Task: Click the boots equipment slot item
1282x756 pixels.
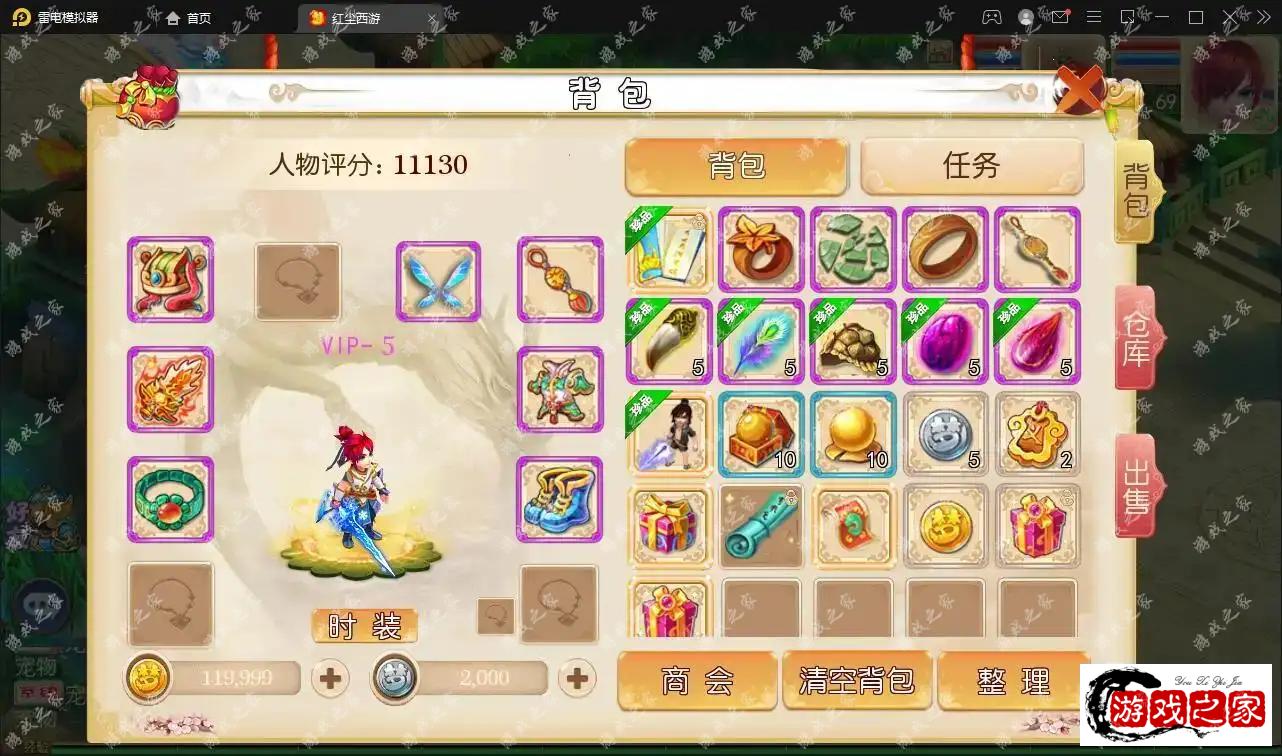Action: pyautogui.click(x=560, y=502)
